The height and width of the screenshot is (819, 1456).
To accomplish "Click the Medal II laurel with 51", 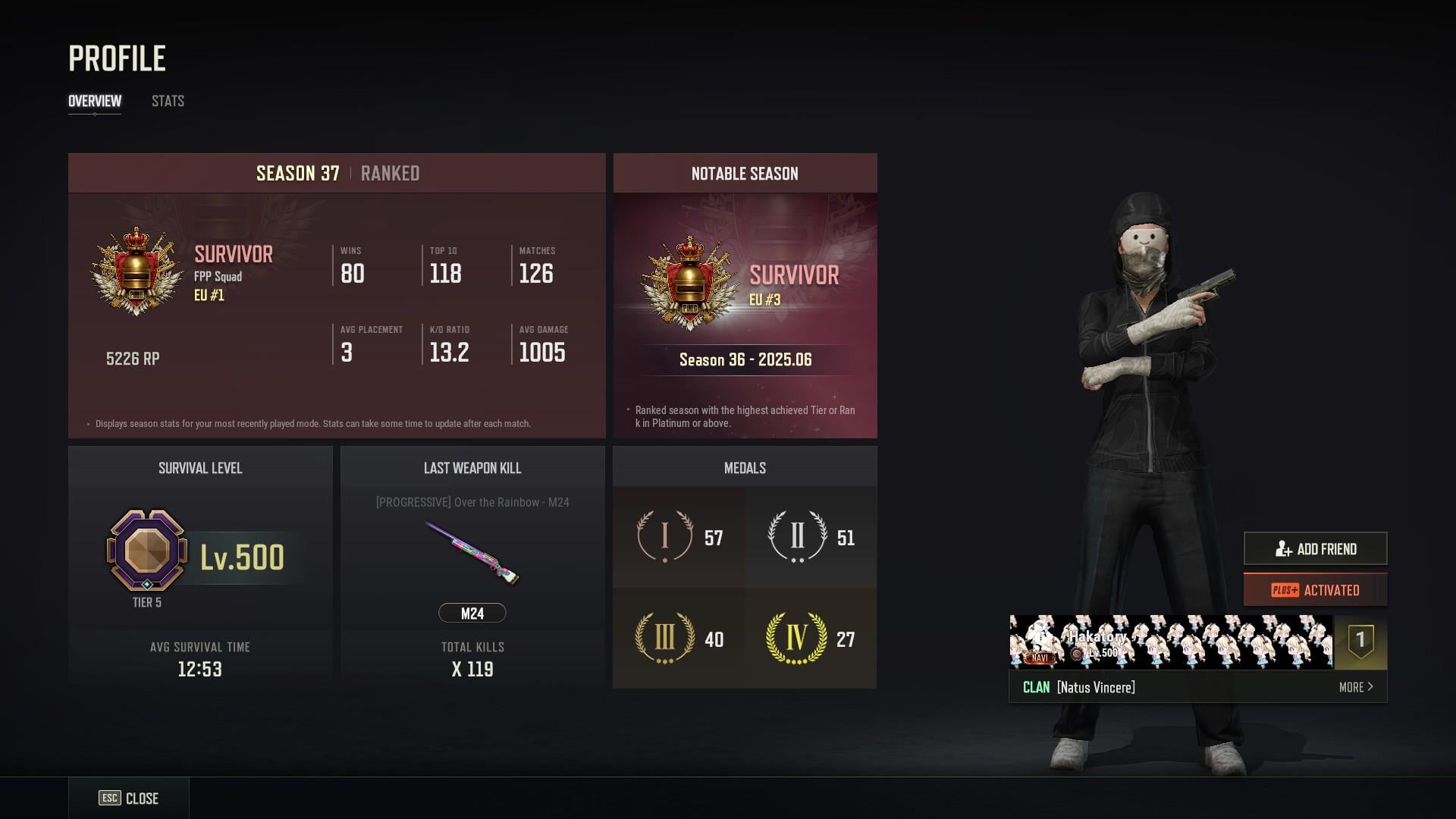I will point(797,536).
